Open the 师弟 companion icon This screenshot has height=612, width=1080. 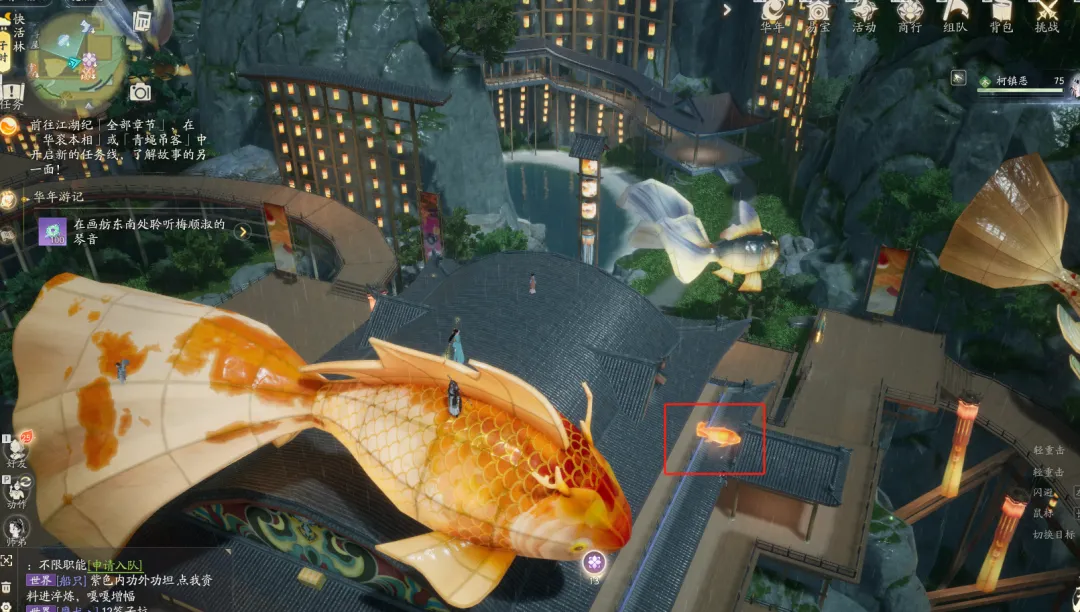(16, 529)
